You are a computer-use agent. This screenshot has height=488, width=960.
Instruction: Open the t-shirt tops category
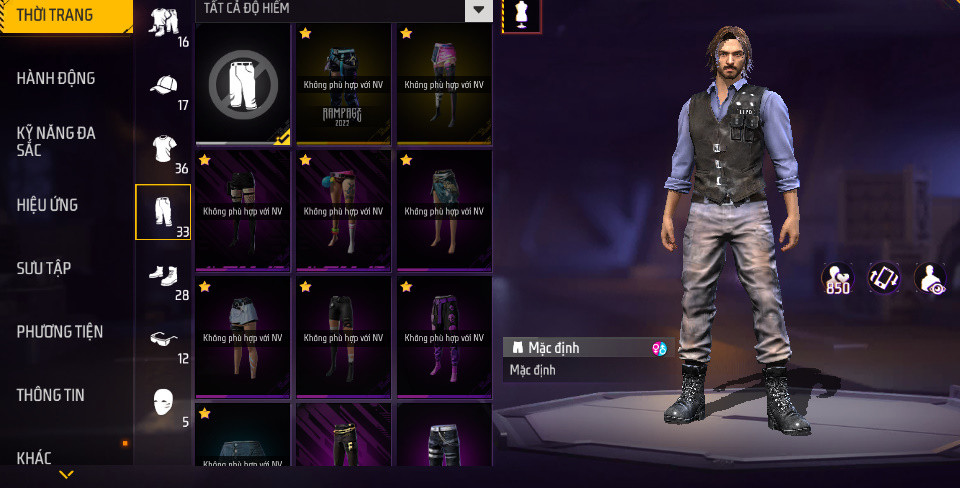coord(163,150)
